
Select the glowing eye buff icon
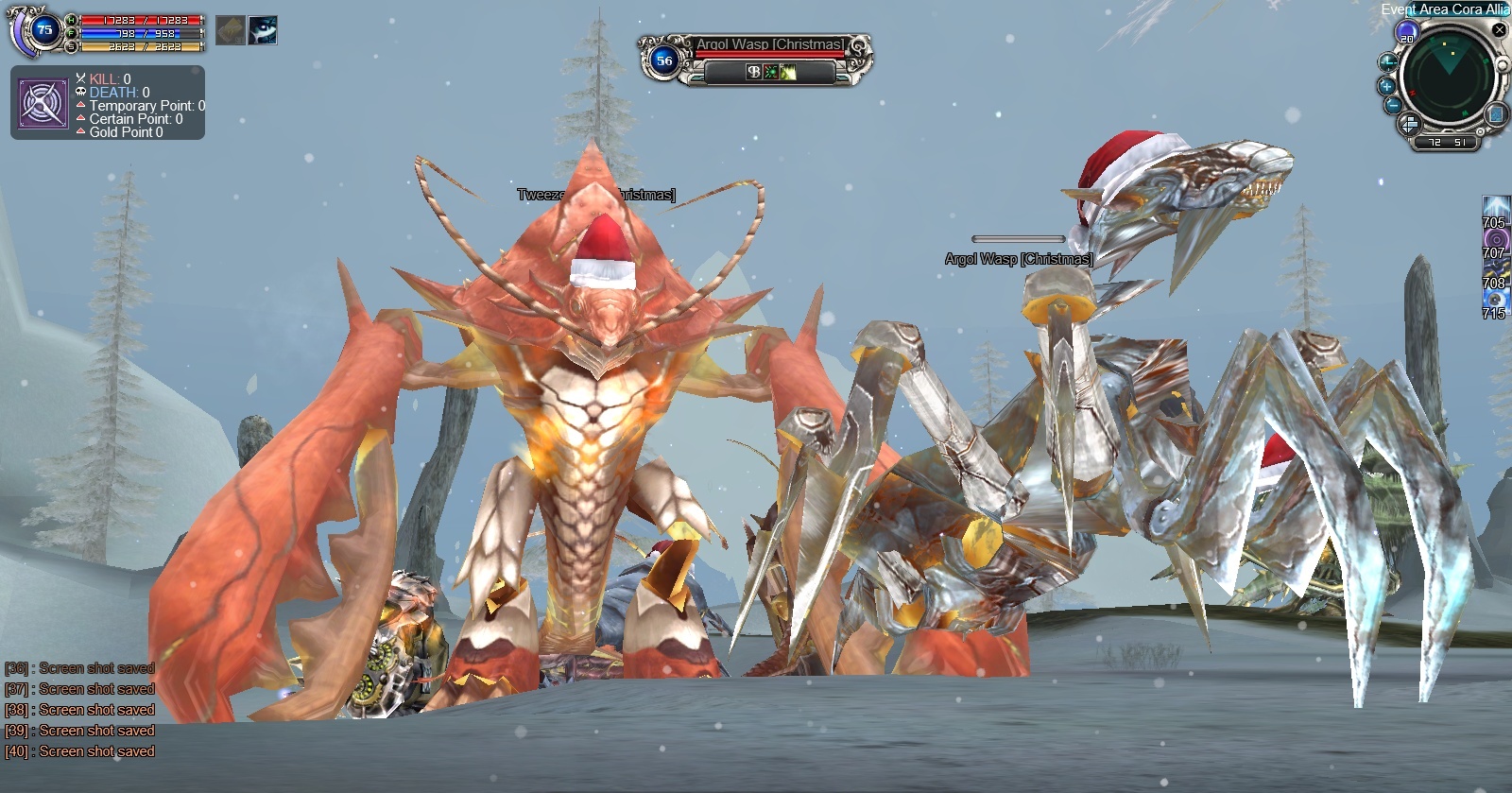(x=263, y=30)
